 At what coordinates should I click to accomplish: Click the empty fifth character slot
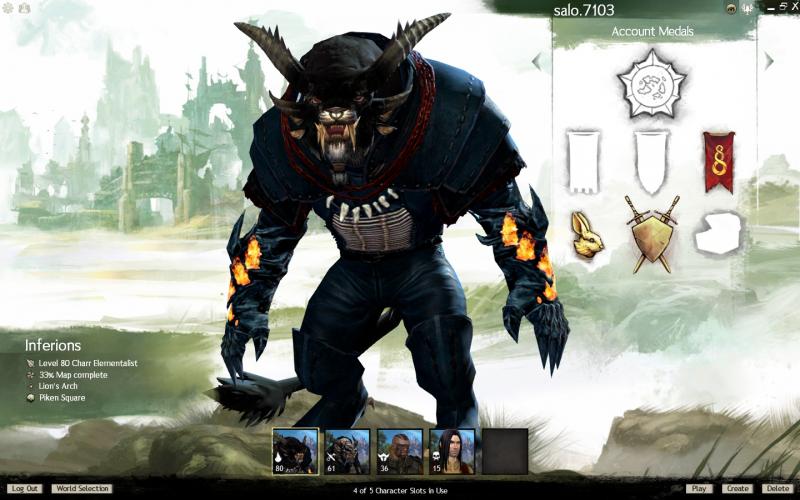click(505, 451)
